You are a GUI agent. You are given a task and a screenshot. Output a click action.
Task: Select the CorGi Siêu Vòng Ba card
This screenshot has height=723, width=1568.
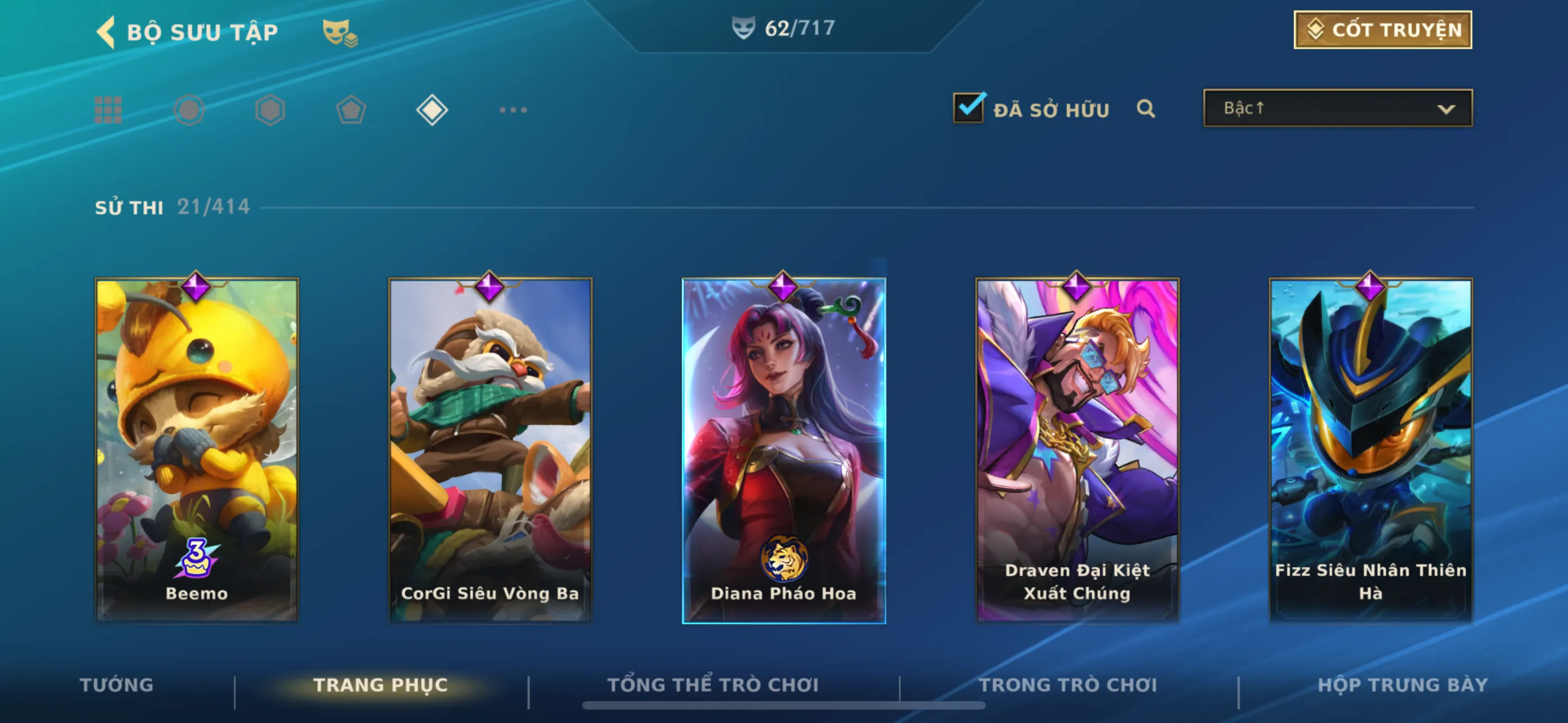coord(490,451)
